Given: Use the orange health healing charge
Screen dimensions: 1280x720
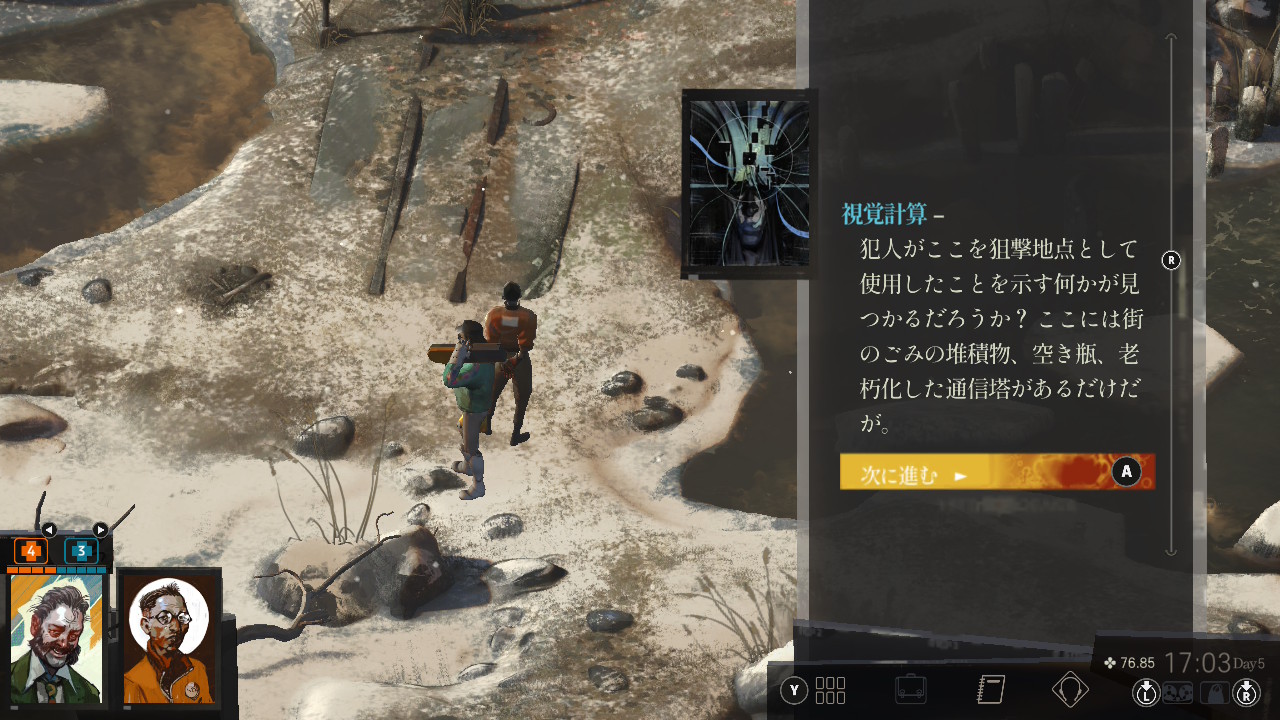Looking at the screenshot, I should [31, 551].
